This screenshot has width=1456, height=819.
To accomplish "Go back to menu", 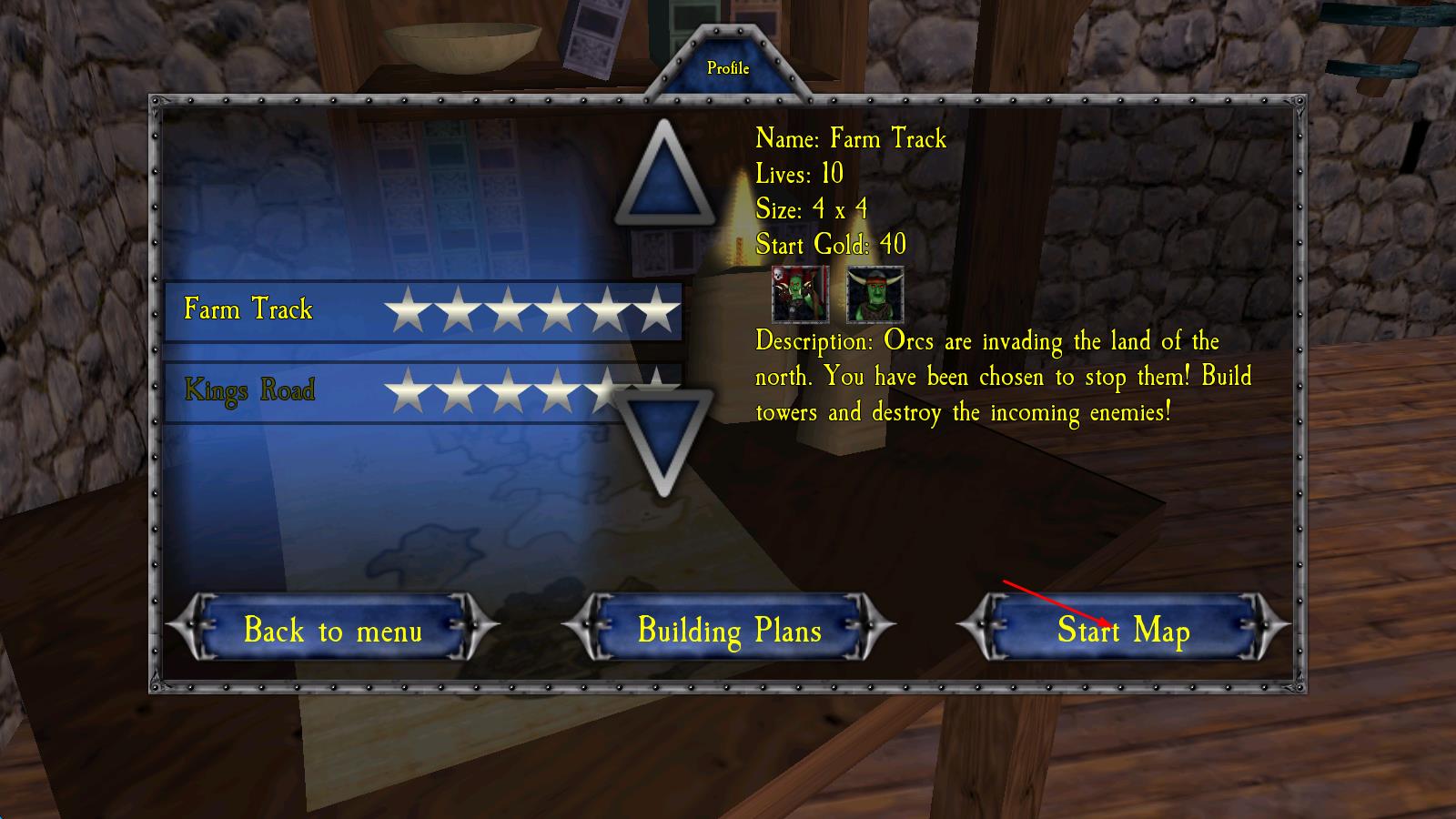I will [x=333, y=630].
